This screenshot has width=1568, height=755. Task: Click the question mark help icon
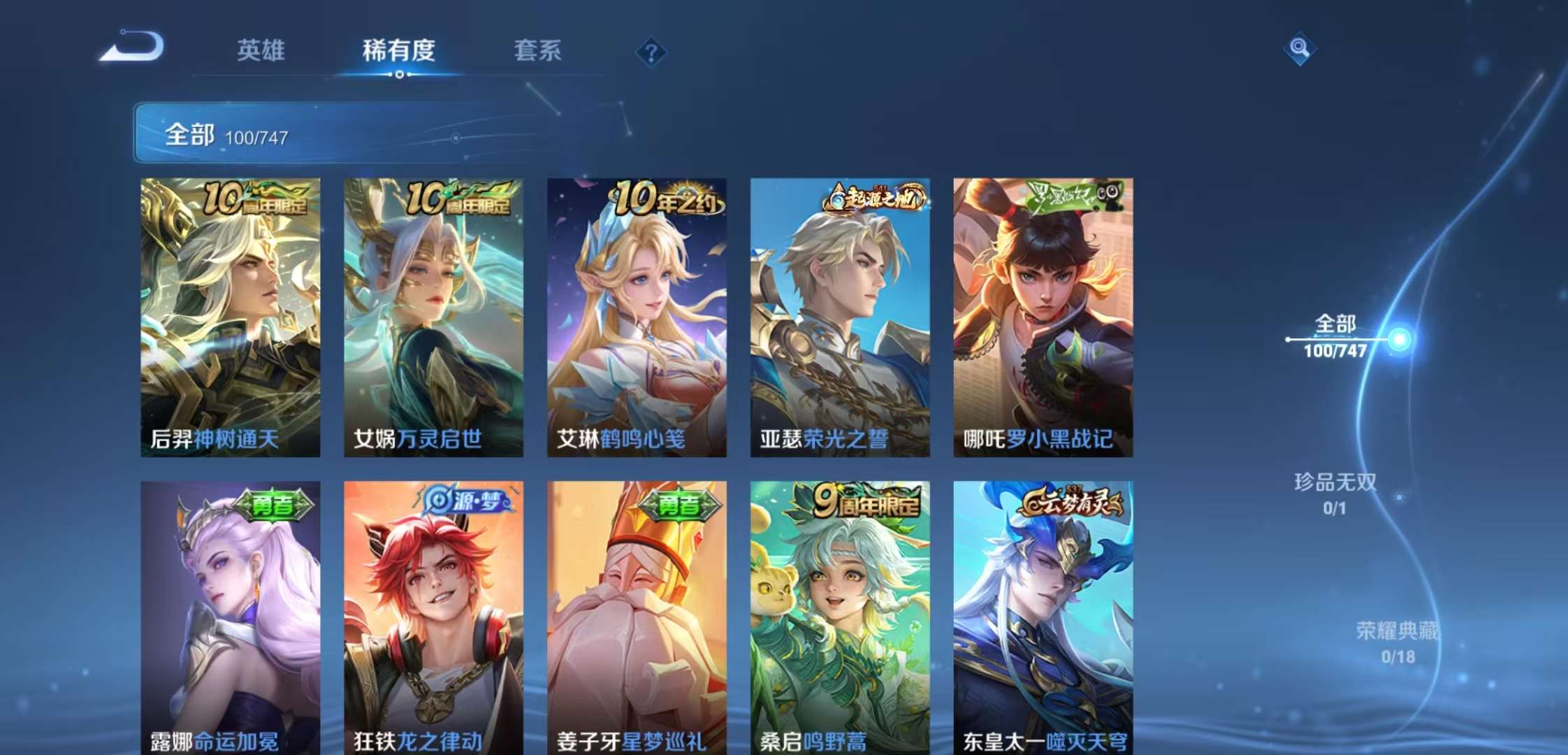point(652,52)
